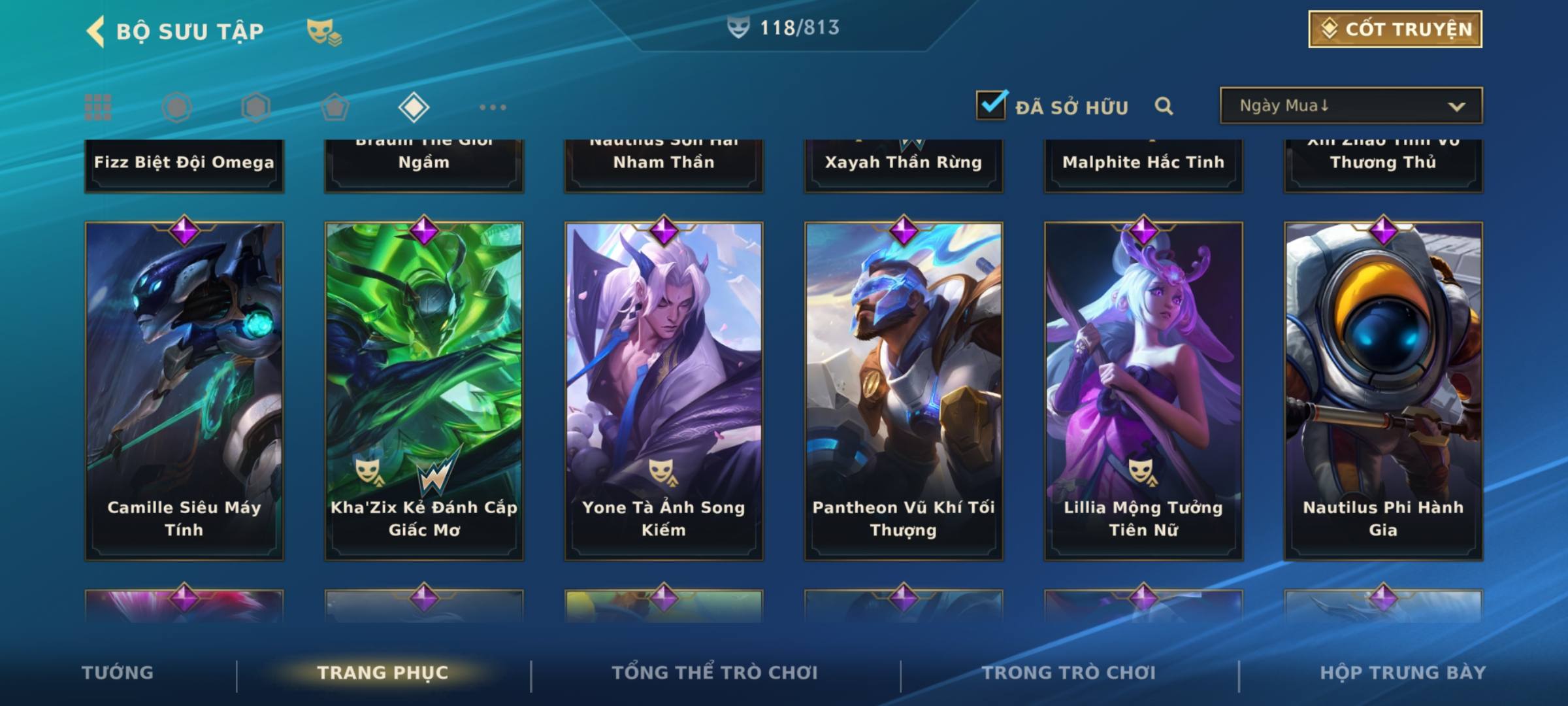This screenshot has width=1568, height=706.
Task: Select the Camille Siêu Máy Tính skin
Action: 184,391
